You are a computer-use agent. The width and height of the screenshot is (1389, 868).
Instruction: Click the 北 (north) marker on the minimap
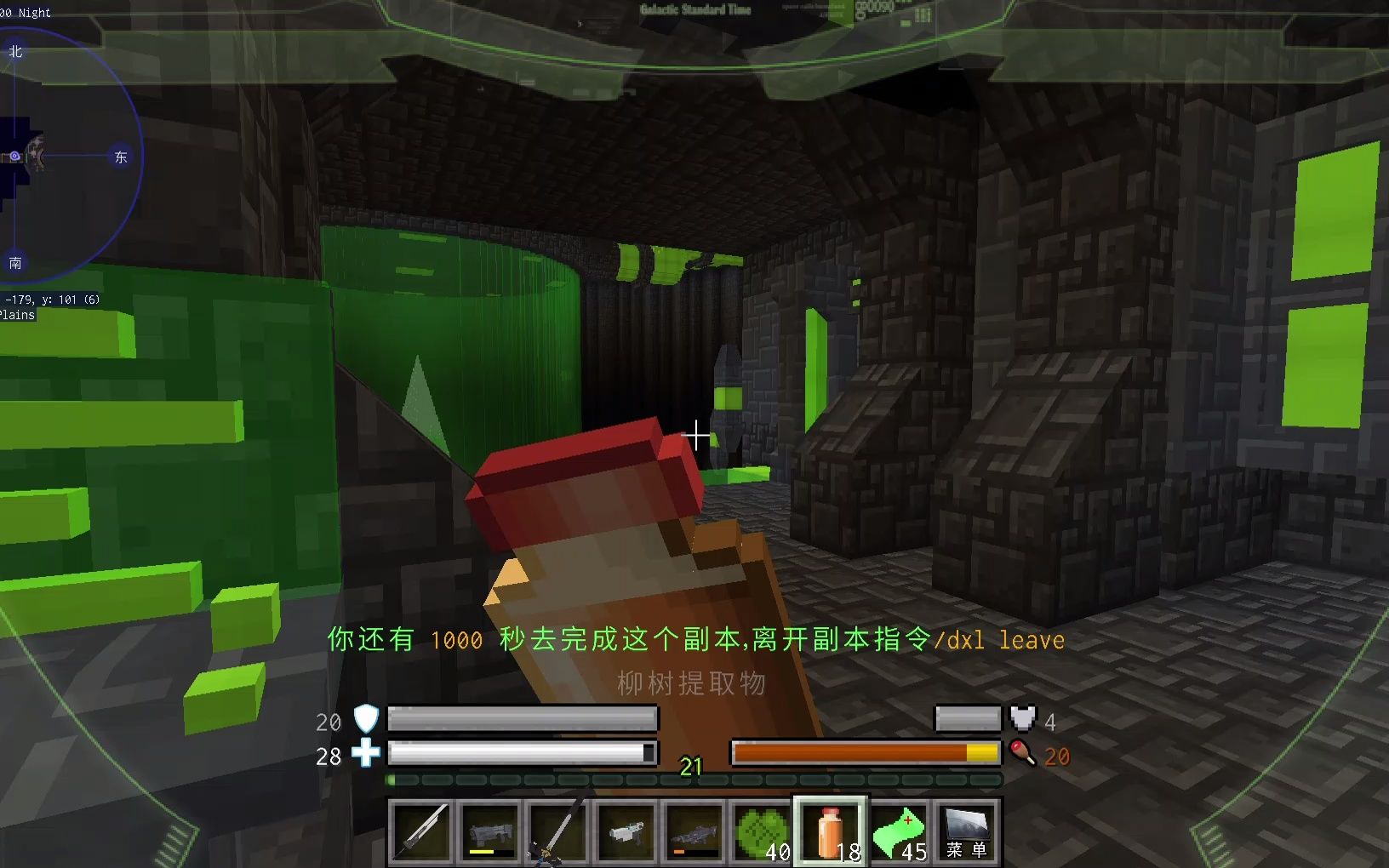click(x=14, y=51)
